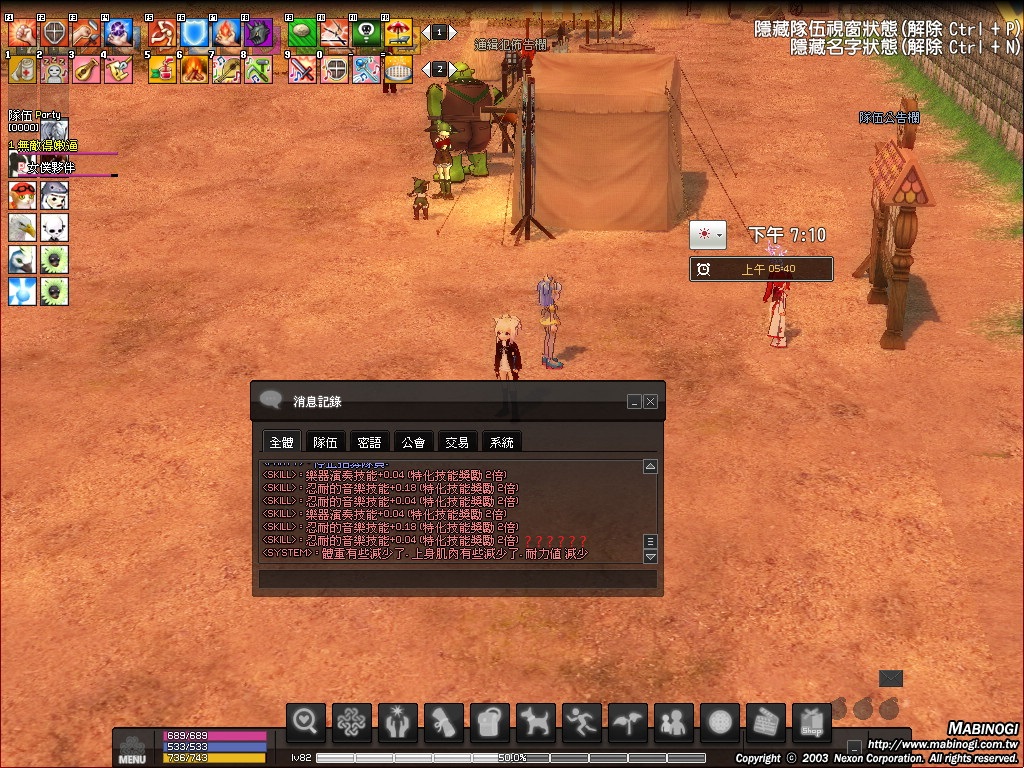Activate the campfire skill icon
The width and height of the screenshot is (1024, 768).
[x=193, y=68]
